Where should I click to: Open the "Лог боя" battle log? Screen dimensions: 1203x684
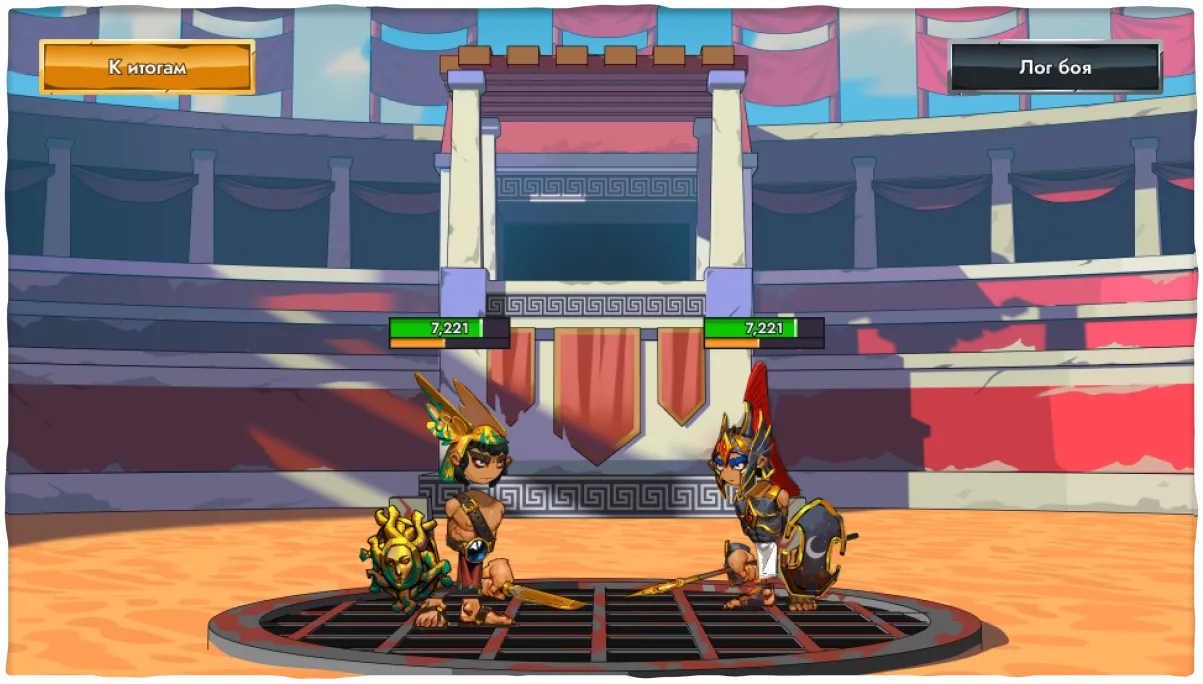[x=1055, y=68]
